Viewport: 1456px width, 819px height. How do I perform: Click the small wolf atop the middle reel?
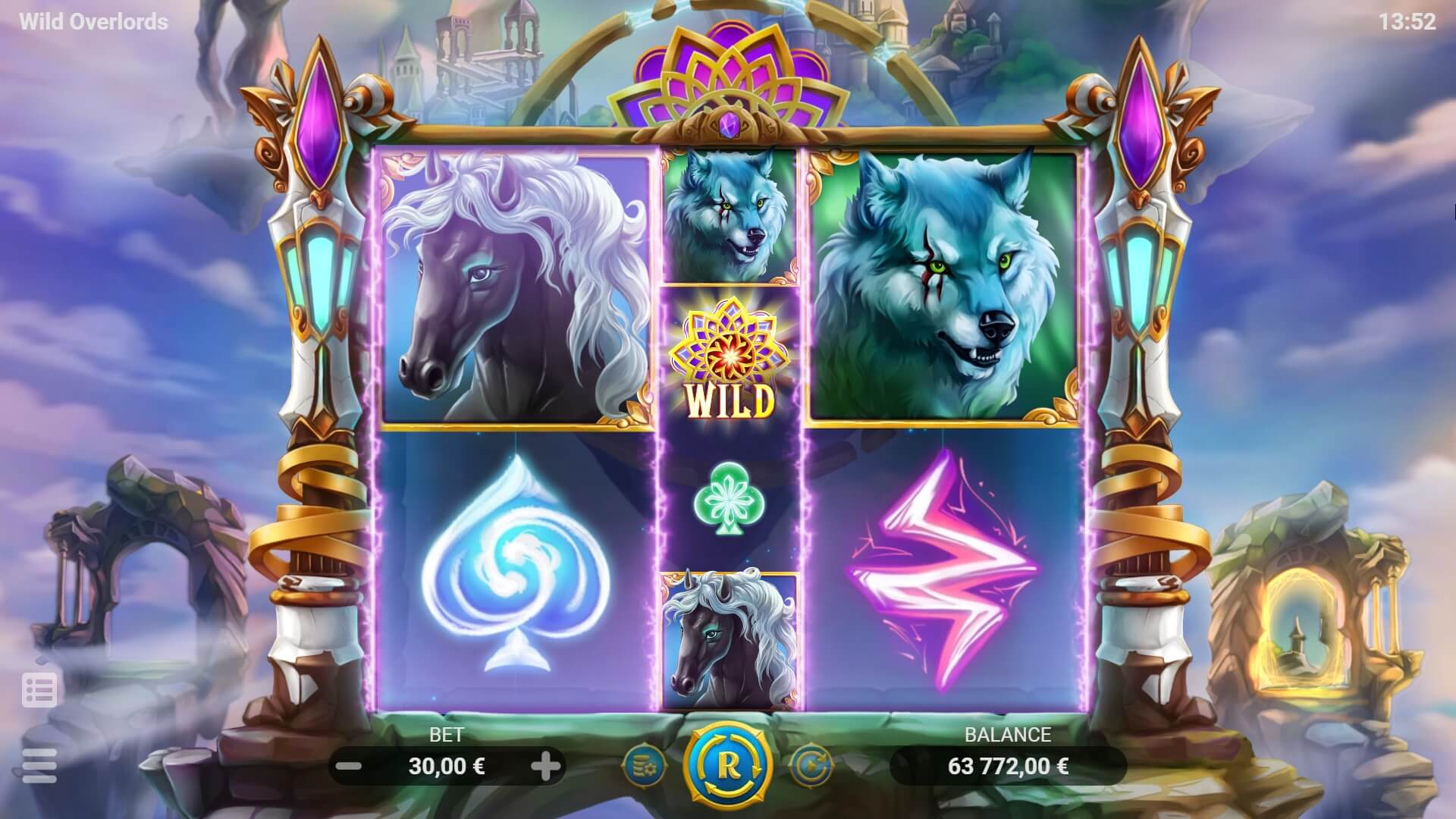[x=726, y=212]
